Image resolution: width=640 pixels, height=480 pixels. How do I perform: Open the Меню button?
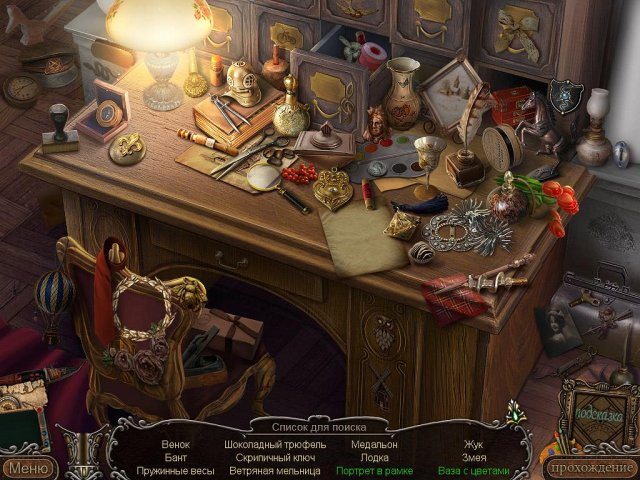pos(29,467)
